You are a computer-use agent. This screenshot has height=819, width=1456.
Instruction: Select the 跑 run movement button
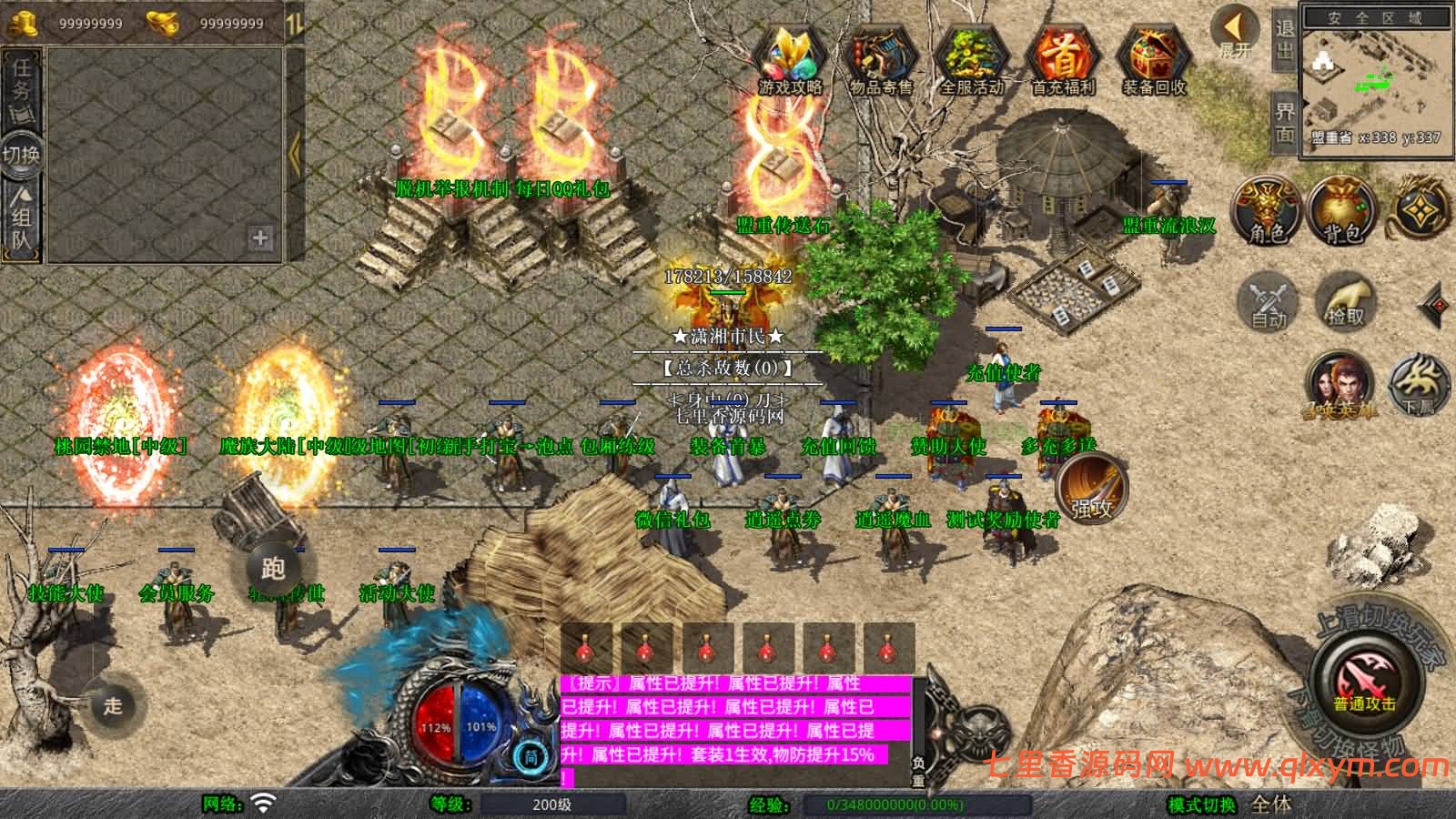point(273,569)
